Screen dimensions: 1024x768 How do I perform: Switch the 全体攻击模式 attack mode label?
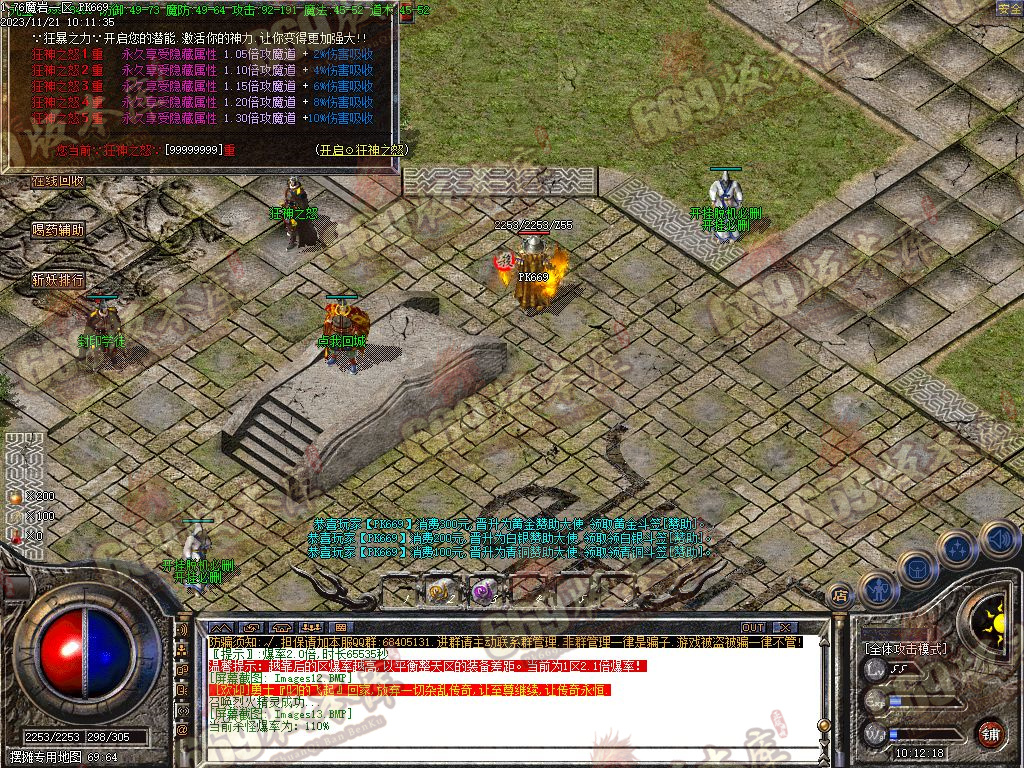pos(905,649)
